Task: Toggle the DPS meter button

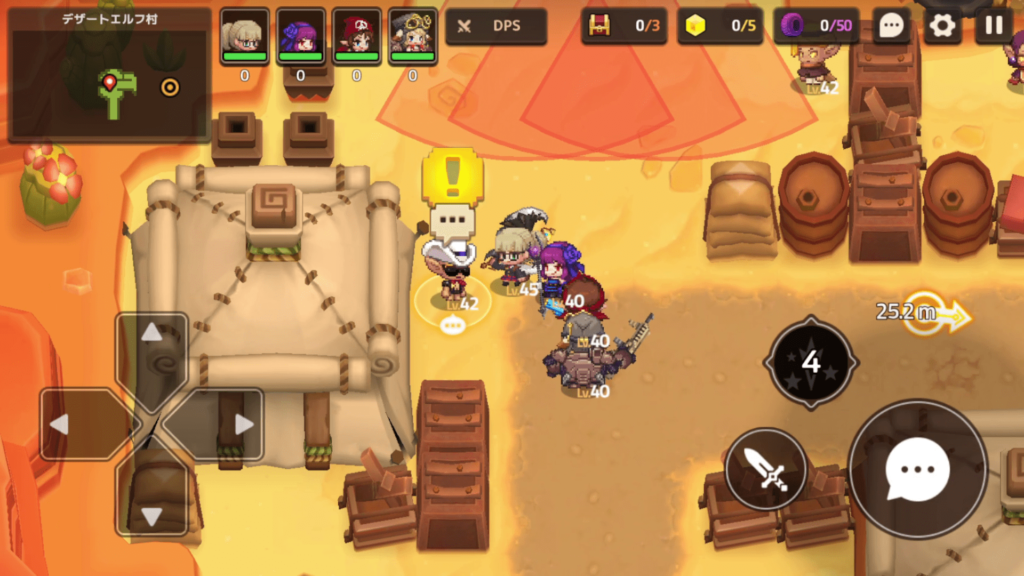Action: pyautogui.click(x=496, y=26)
